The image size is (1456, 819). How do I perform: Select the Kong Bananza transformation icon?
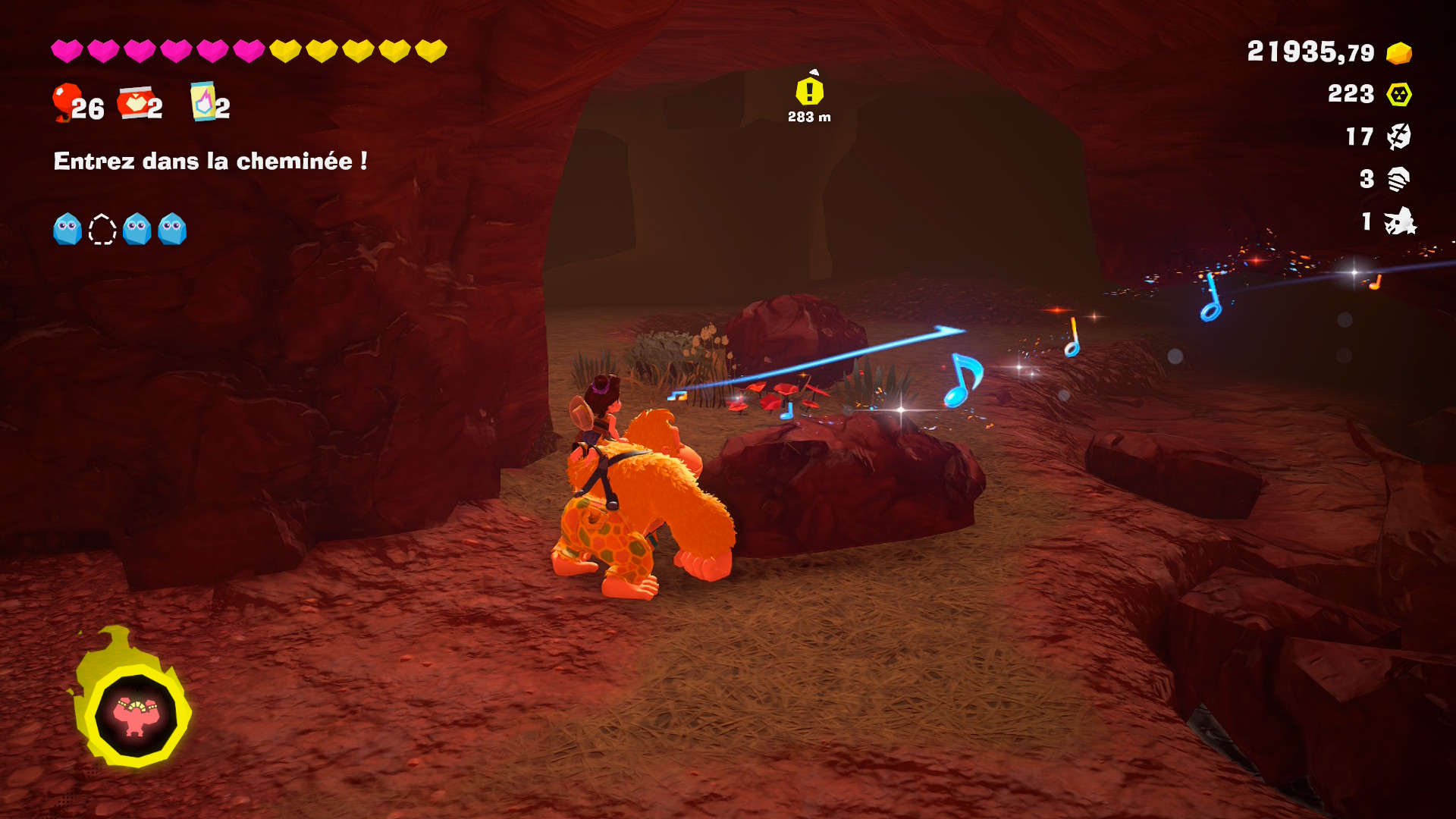click(135, 715)
